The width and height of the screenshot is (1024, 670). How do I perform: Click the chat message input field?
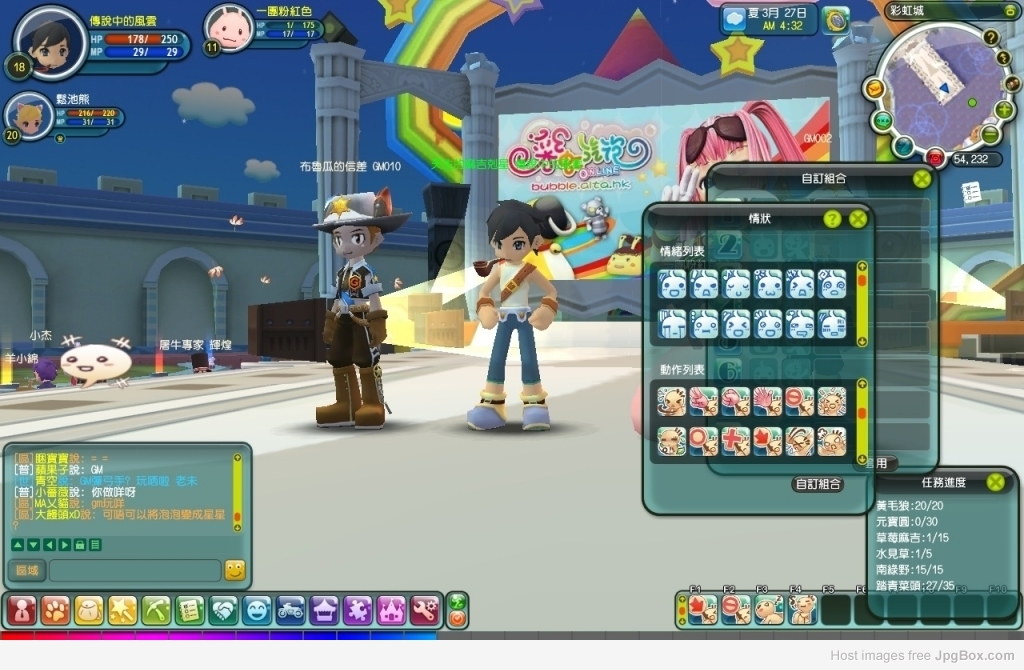pos(134,571)
